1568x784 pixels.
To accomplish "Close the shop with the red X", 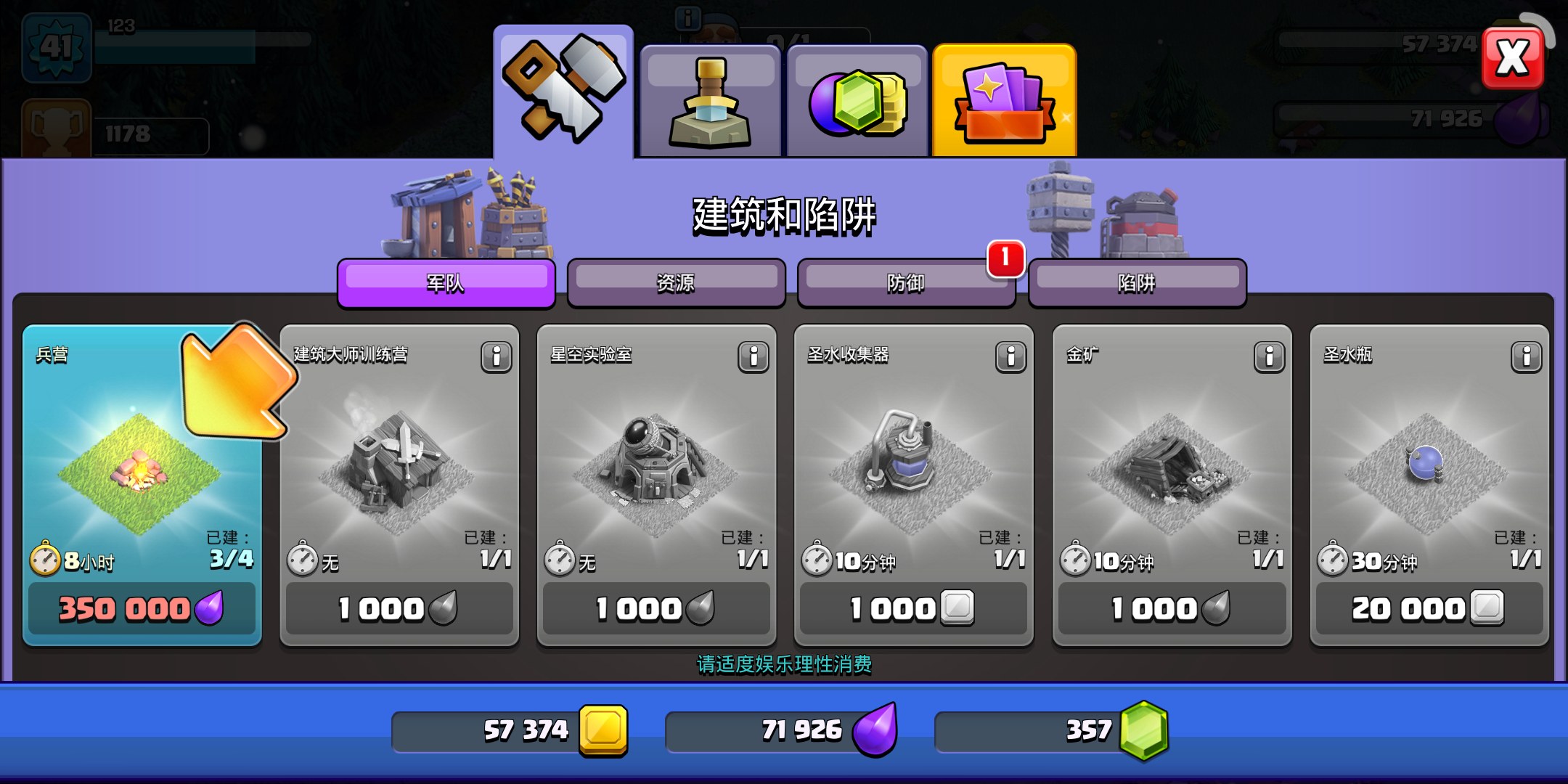I will click(x=1512, y=58).
